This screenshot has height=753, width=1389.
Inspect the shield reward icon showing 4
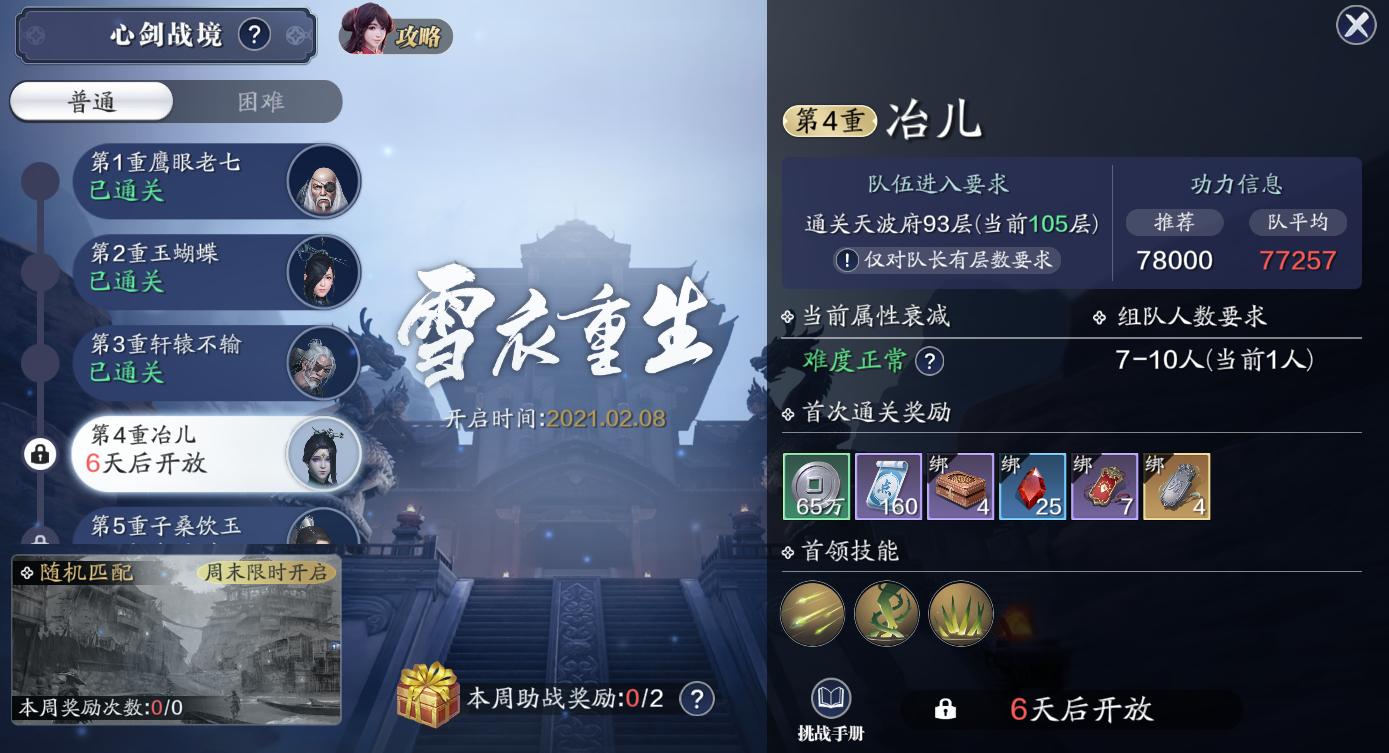pos(1177,487)
